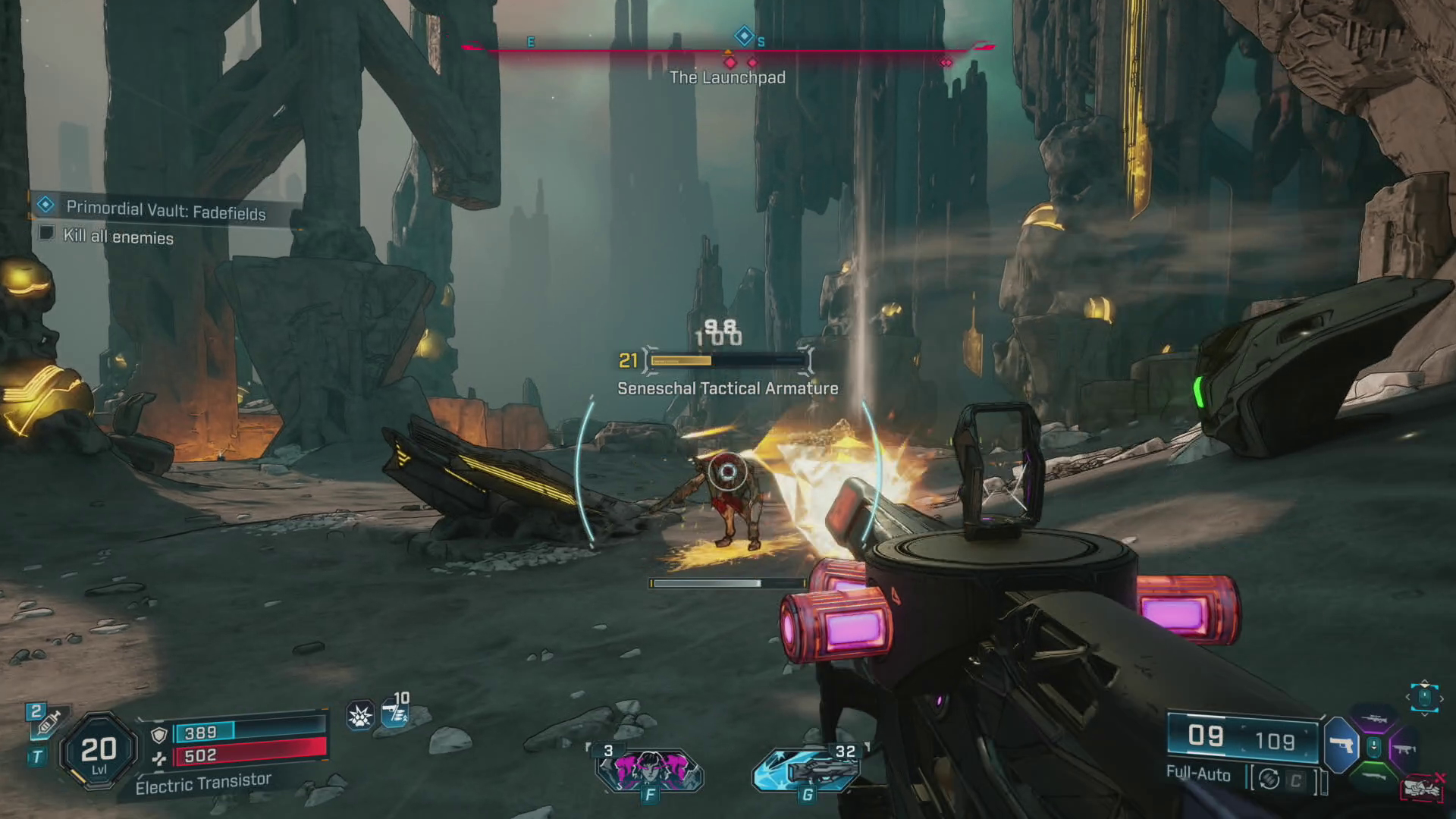Toggle the Full-Auto fire mode swap icon
Image resolution: width=1456 pixels, height=819 pixels.
[1269, 779]
